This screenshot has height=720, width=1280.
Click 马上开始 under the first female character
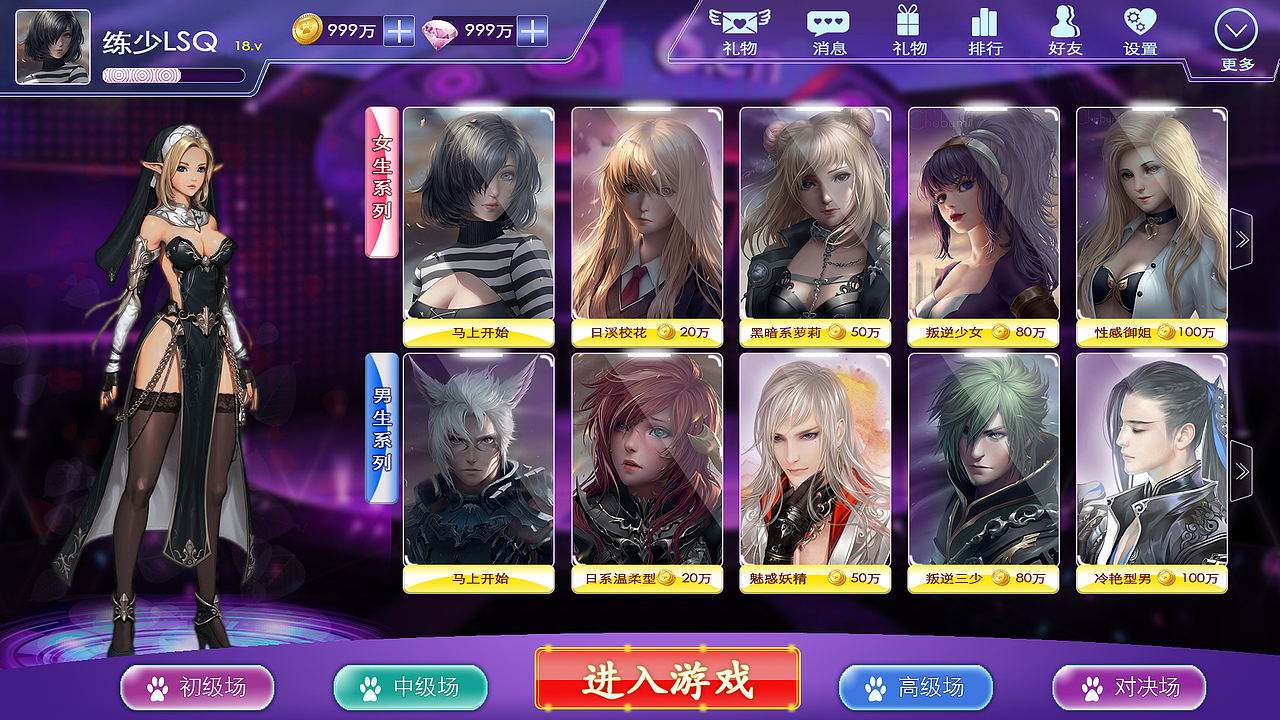tap(481, 335)
